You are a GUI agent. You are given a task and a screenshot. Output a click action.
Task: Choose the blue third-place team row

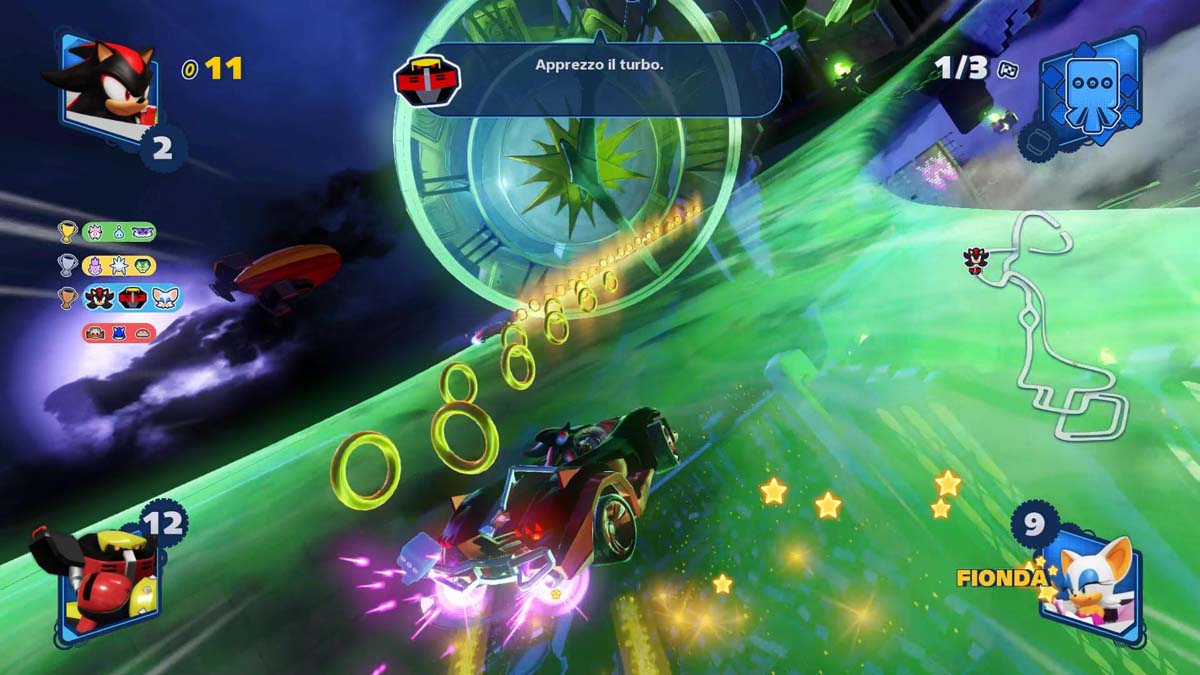(x=131, y=298)
